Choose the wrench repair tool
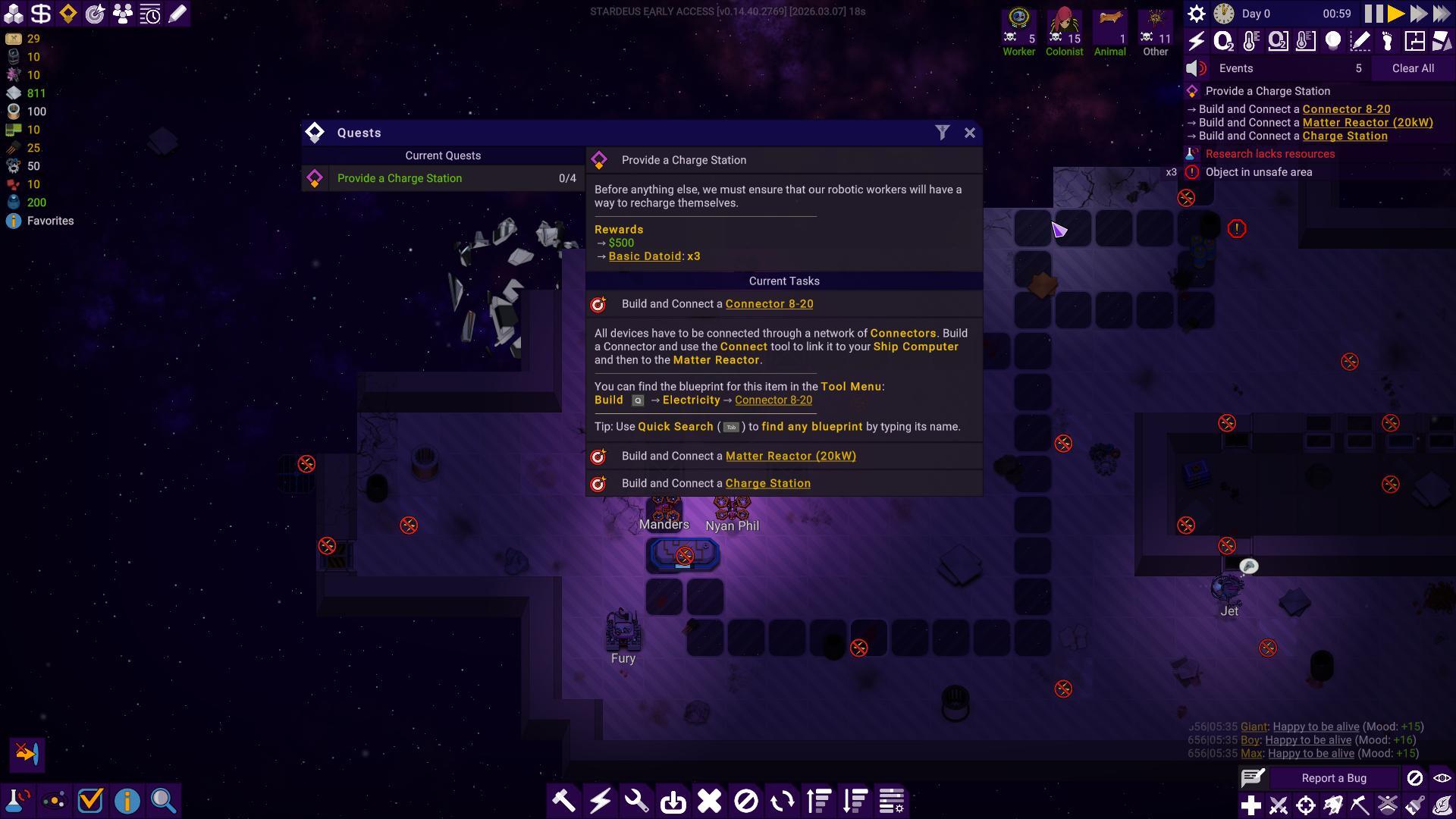The width and height of the screenshot is (1456, 819). coord(636,801)
